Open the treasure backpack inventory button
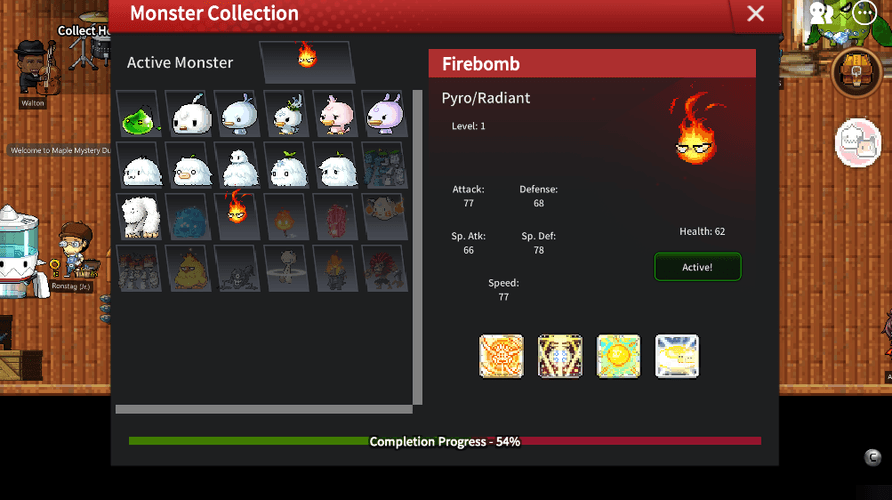The width and height of the screenshot is (892, 500). point(857,73)
